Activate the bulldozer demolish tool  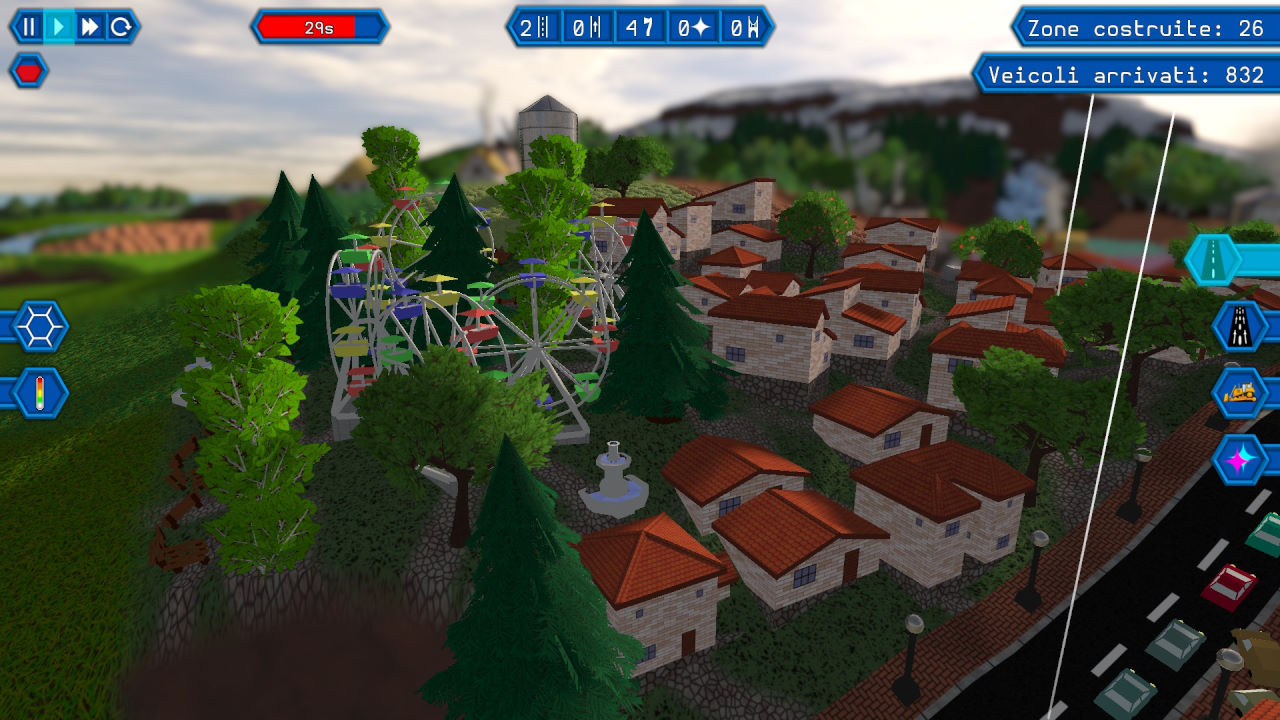pos(1241,393)
